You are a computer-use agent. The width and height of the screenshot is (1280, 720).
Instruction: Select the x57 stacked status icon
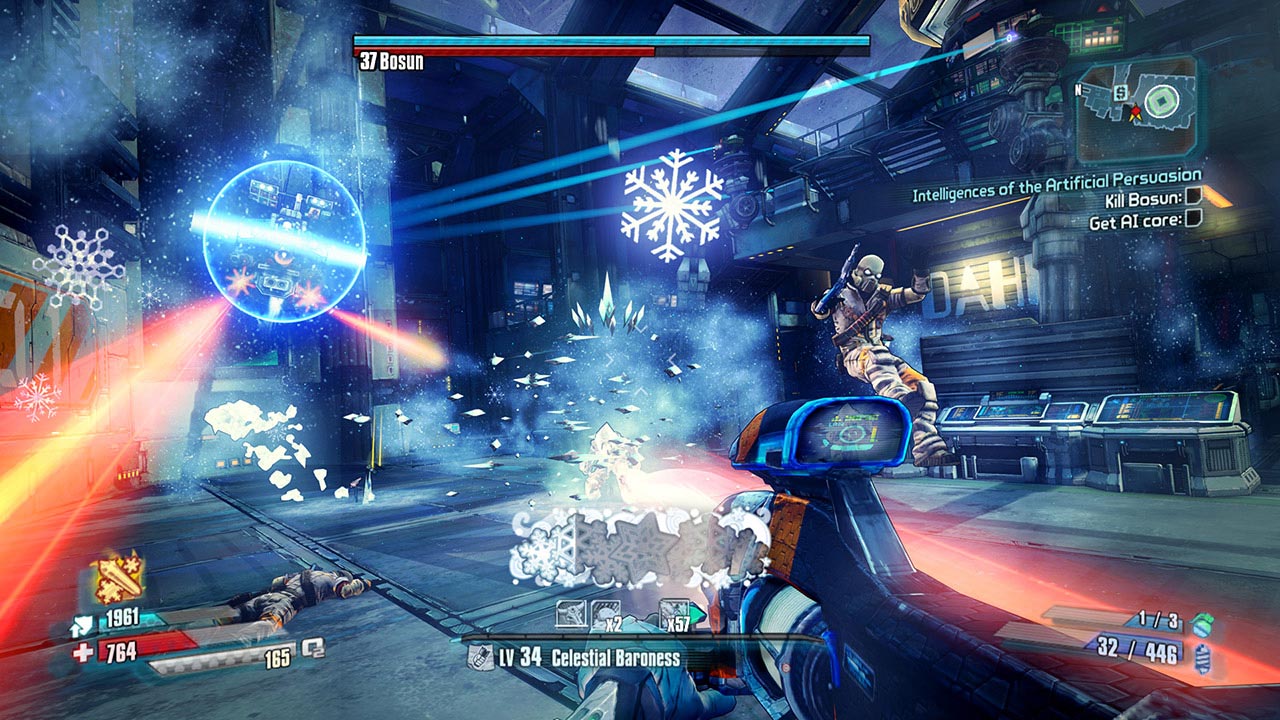(x=675, y=614)
